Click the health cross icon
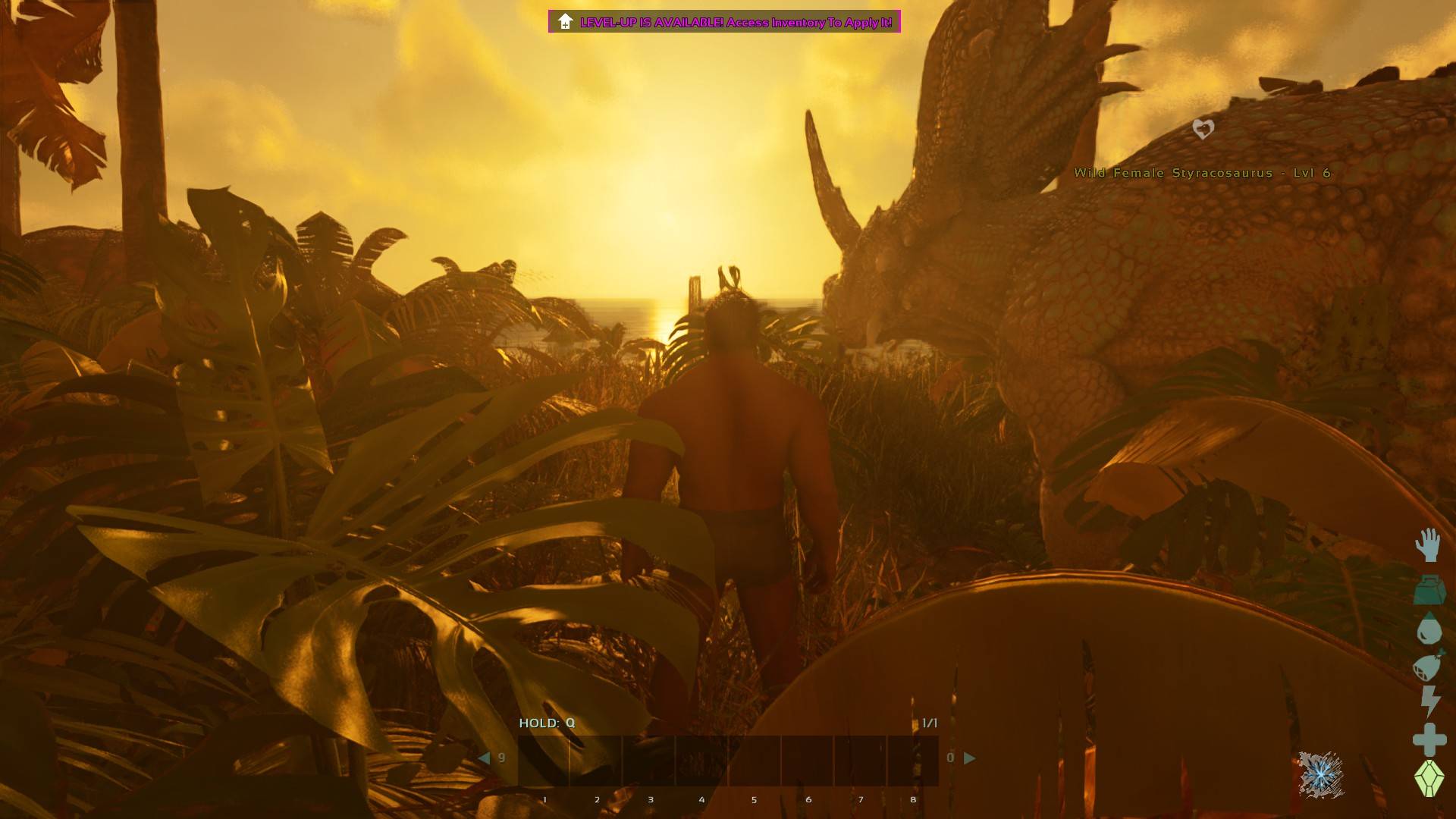The height and width of the screenshot is (819, 1456). pyautogui.click(x=1429, y=739)
